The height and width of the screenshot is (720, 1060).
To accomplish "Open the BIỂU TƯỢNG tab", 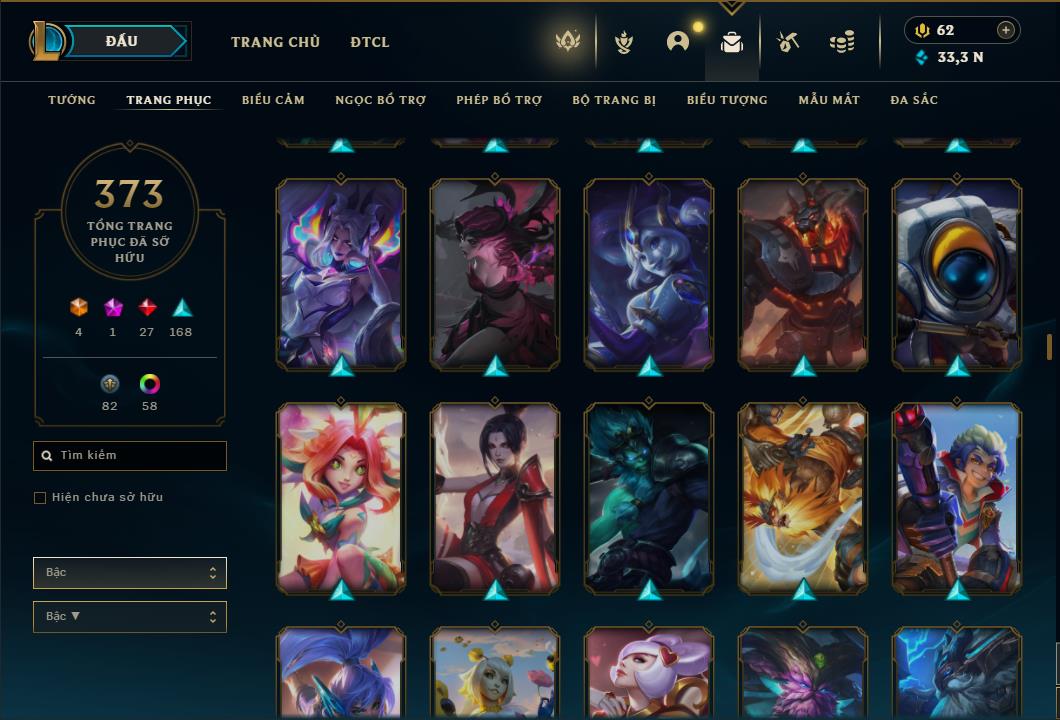I will pos(727,100).
